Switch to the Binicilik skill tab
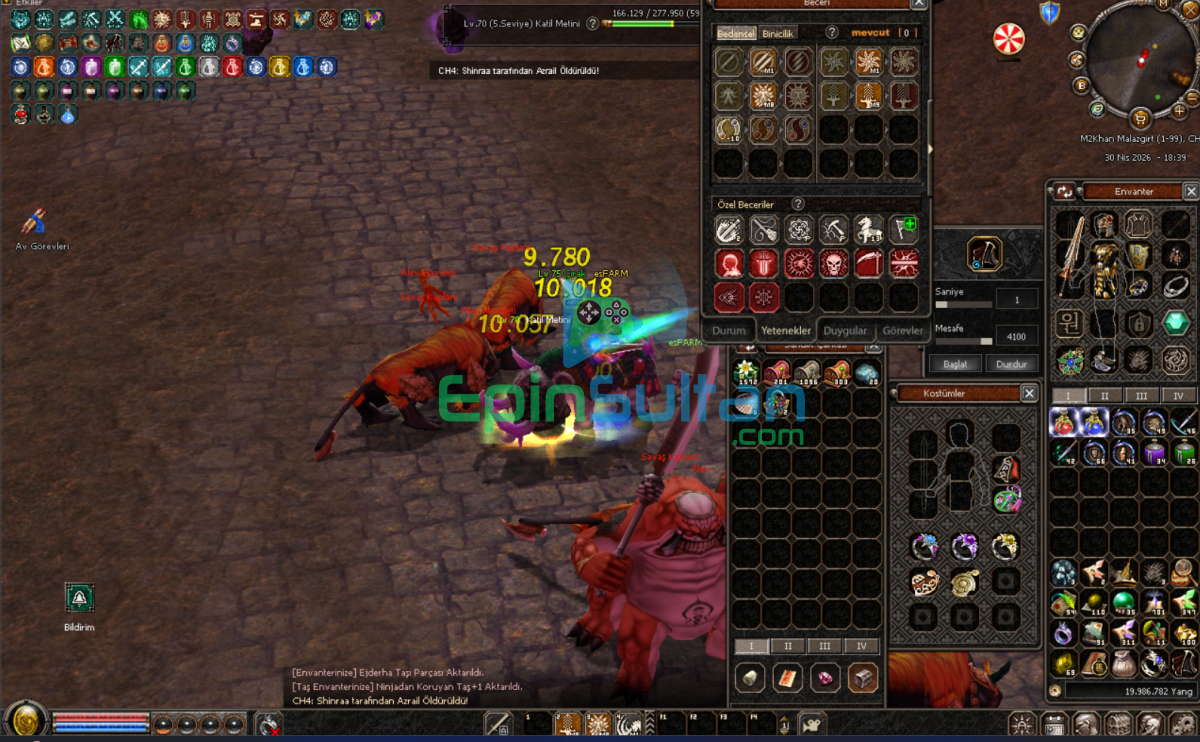Viewport: 1200px width, 742px height. pyautogui.click(x=779, y=33)
